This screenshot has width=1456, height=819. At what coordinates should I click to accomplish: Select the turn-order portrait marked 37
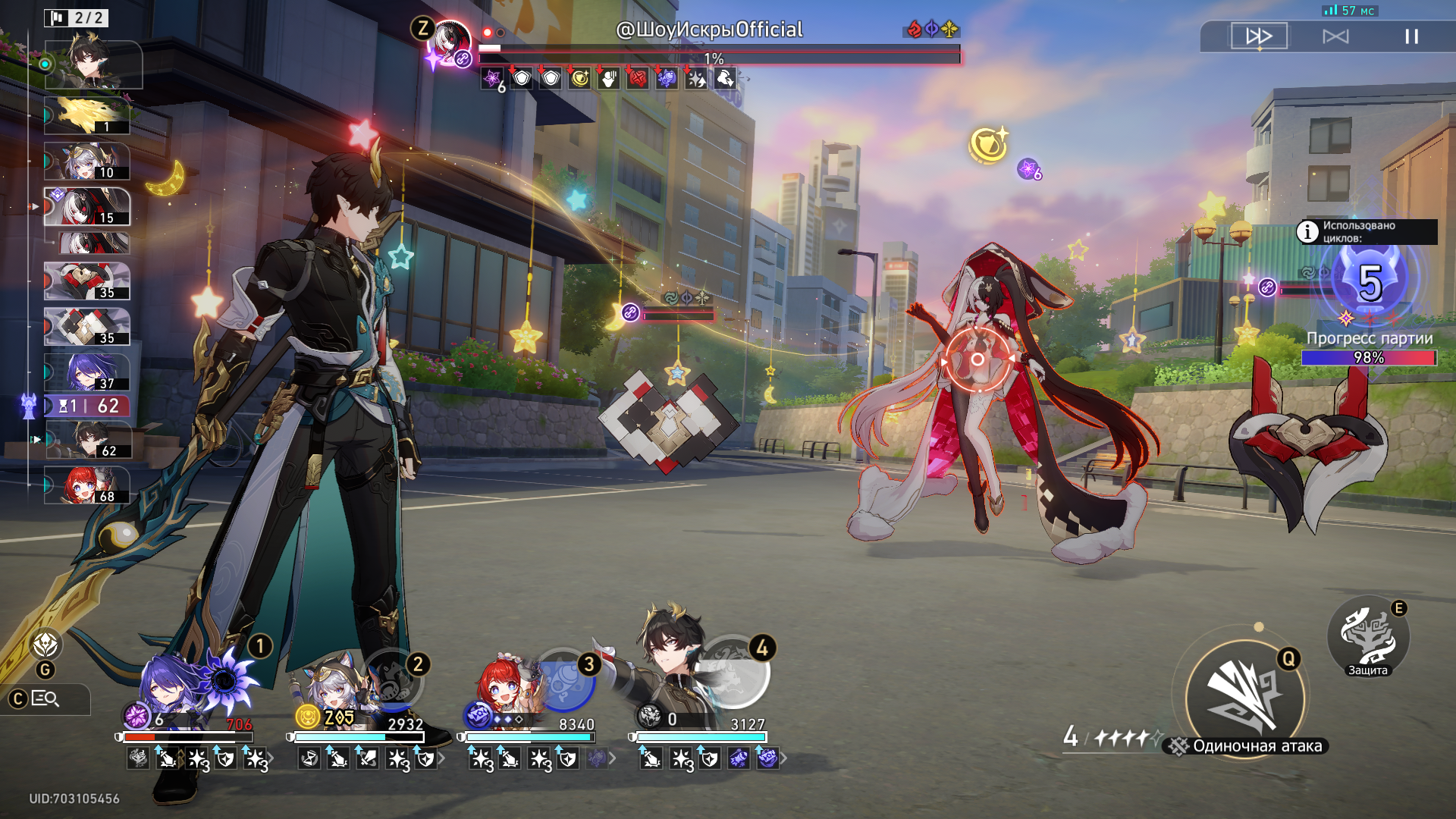[x=86, y=372]
